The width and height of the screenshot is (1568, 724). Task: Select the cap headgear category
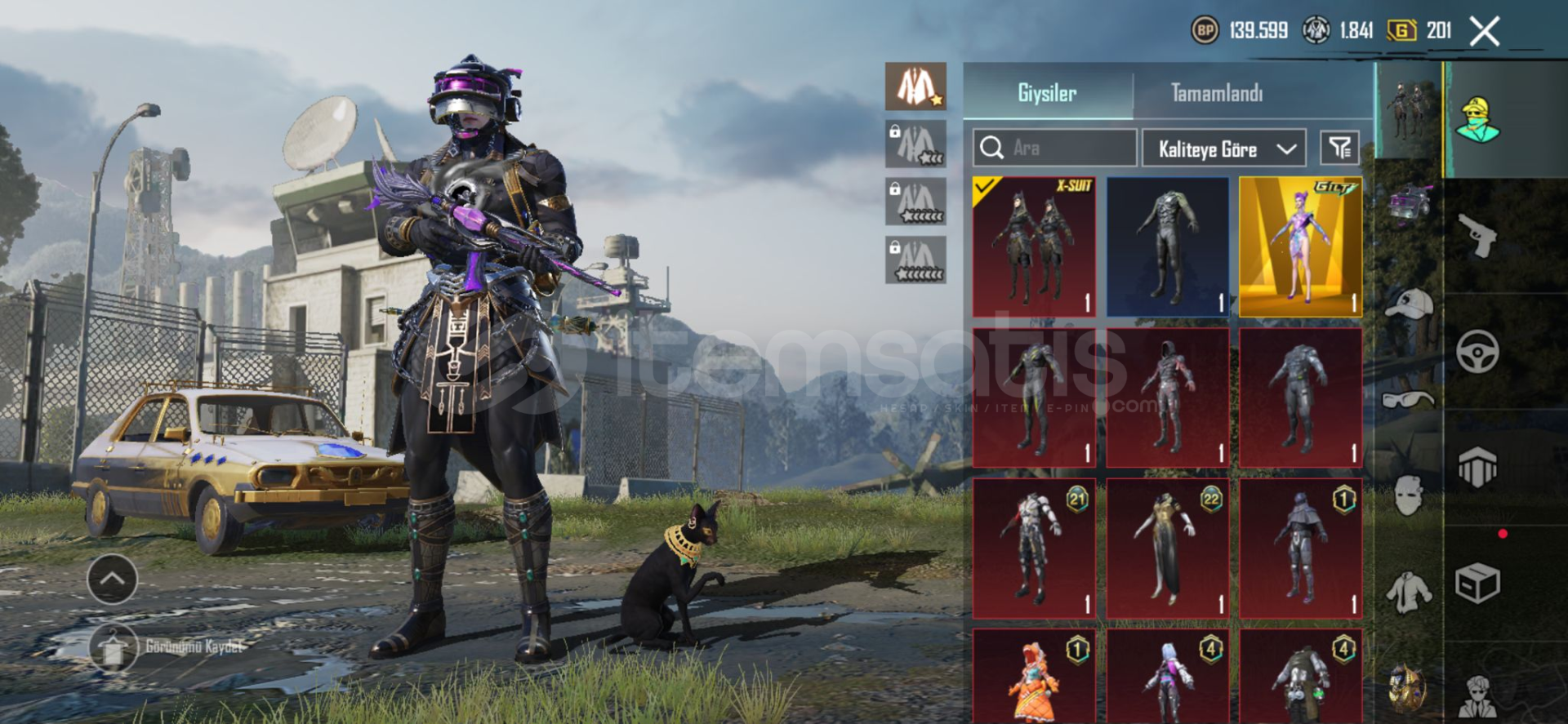pyautogui.click(x=1409, y=304)
